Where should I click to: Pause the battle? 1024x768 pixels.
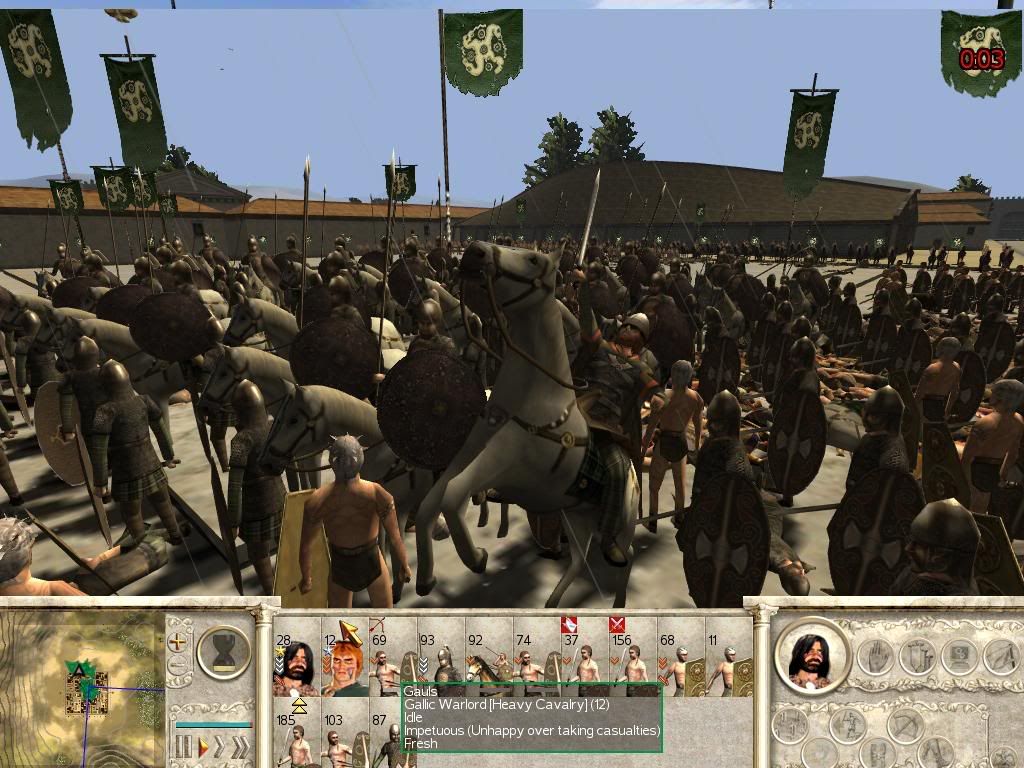click(x=183, y=746)
